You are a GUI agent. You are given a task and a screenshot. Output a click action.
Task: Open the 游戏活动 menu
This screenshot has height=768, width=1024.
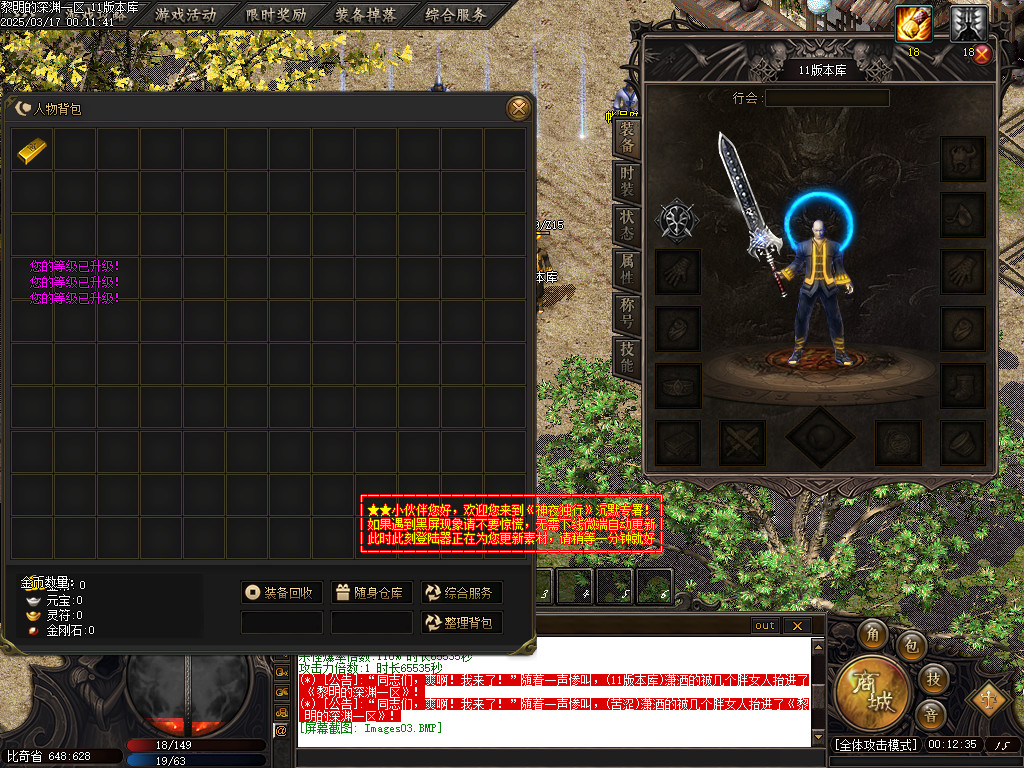click(x=186, y=15)
